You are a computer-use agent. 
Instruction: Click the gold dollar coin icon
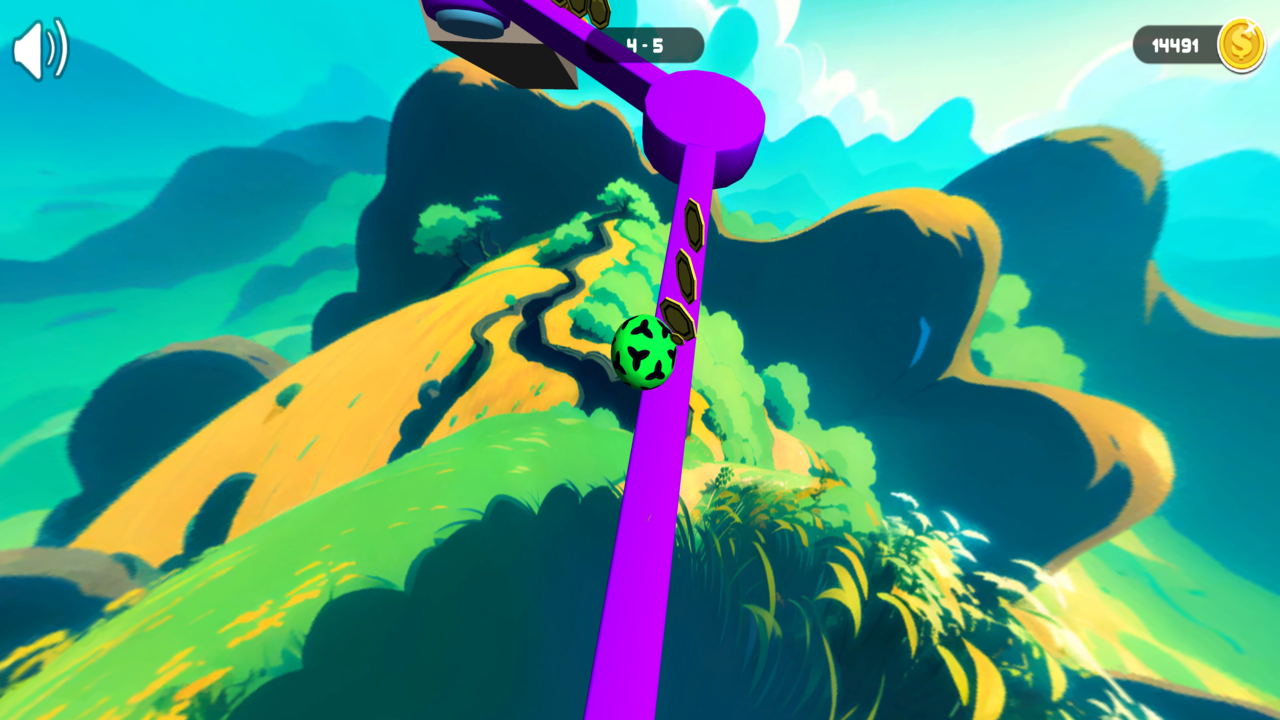click(x=1241, y=44)
